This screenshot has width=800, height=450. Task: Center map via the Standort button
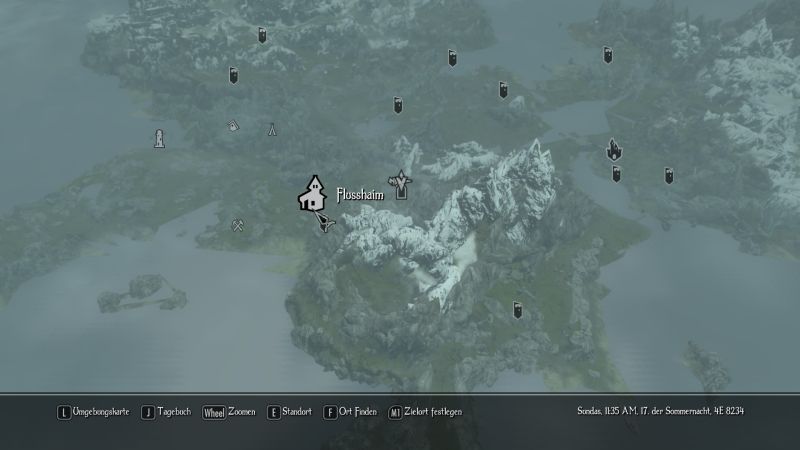coord(291,412)
